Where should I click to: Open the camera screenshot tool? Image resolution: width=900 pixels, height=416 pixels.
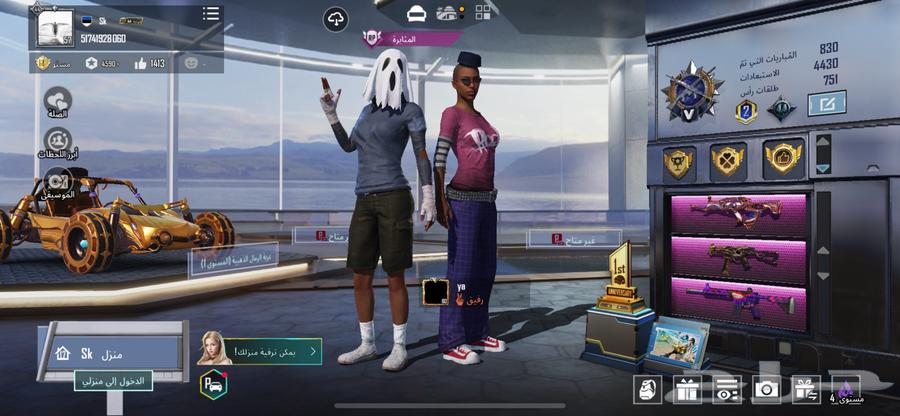(x=768, y=390)
